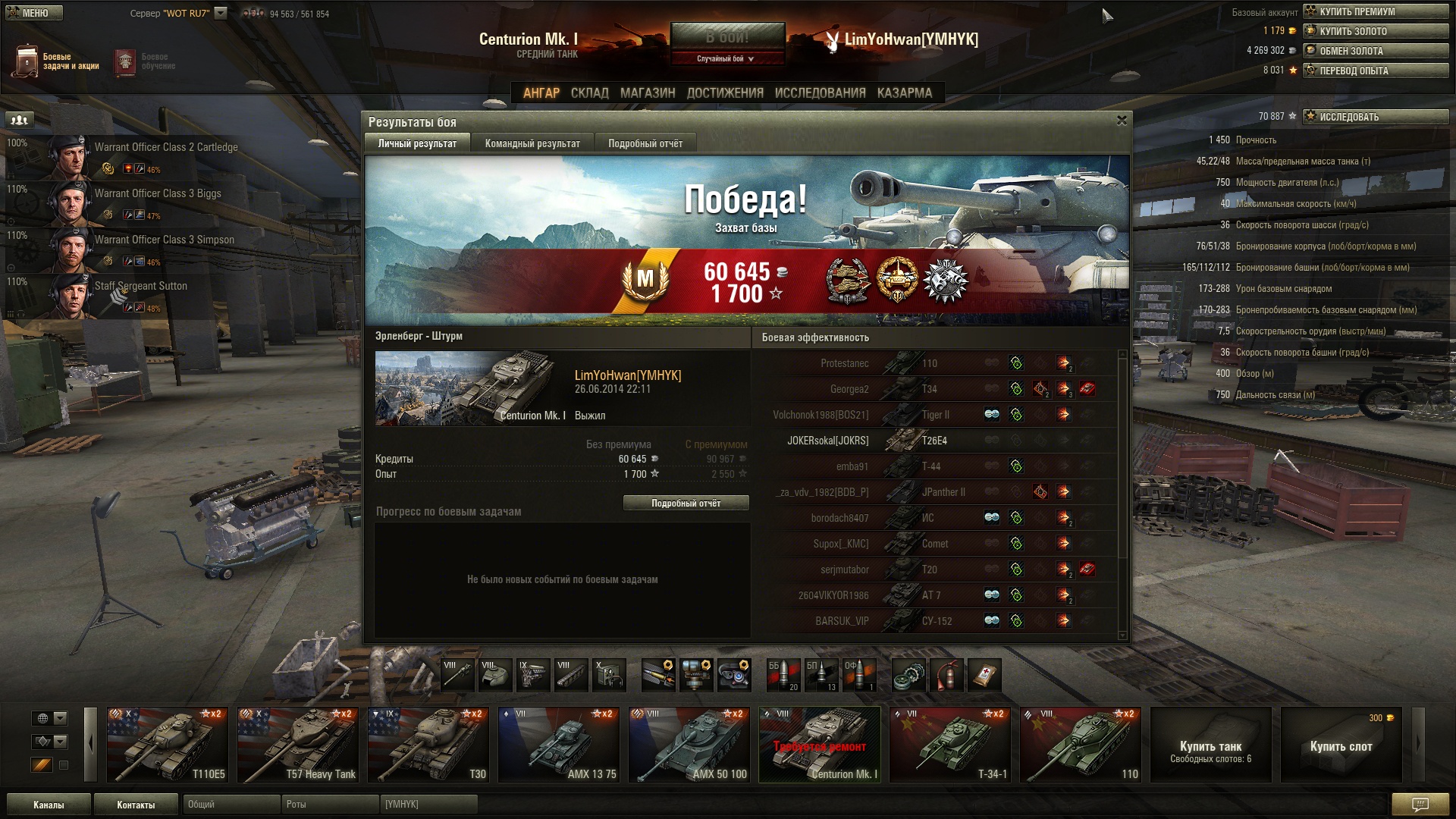
Task: Open the МЕНЮ button
Action: [x=33, y=13]
